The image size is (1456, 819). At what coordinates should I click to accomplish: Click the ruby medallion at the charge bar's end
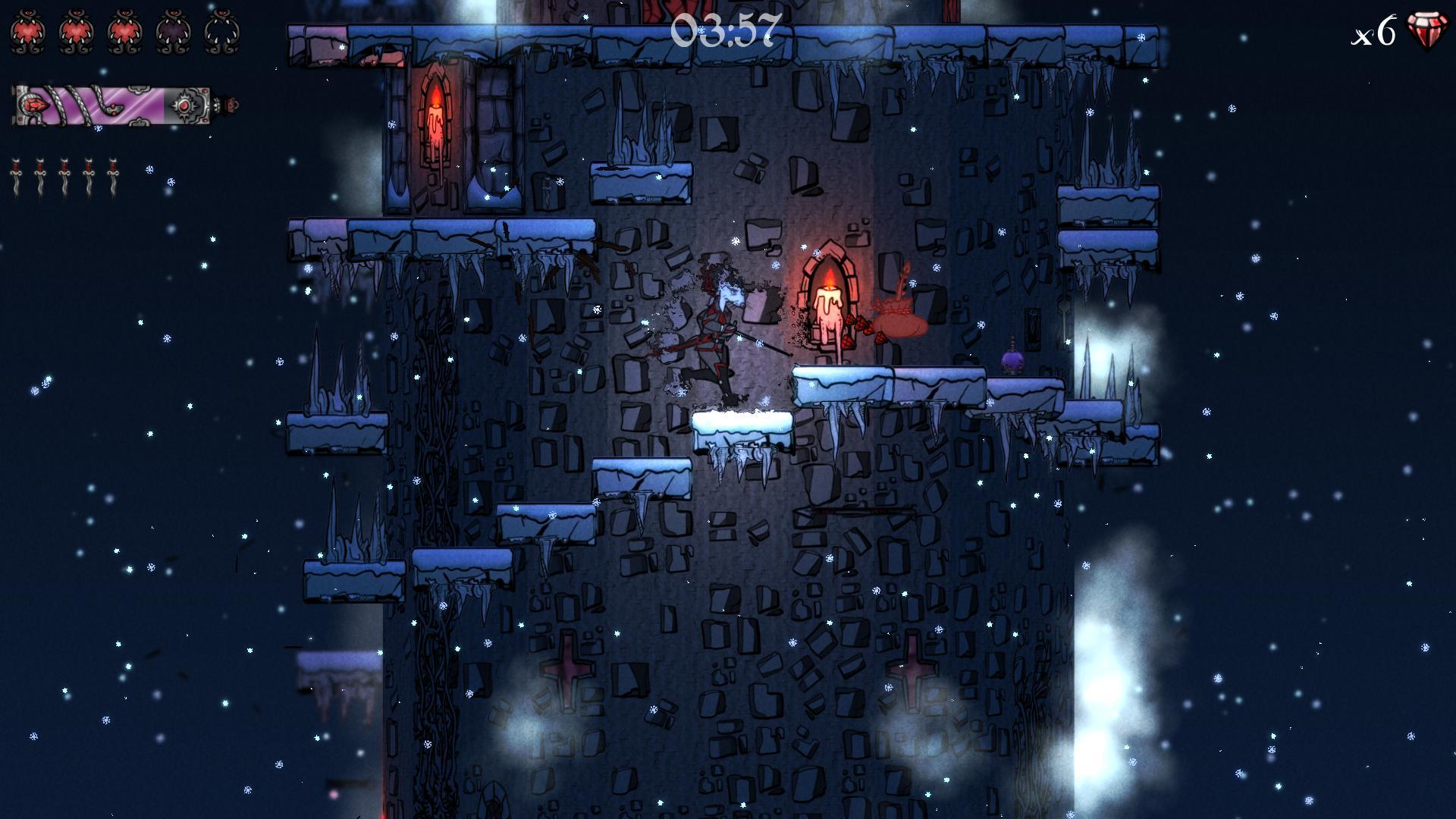[185, 106]
